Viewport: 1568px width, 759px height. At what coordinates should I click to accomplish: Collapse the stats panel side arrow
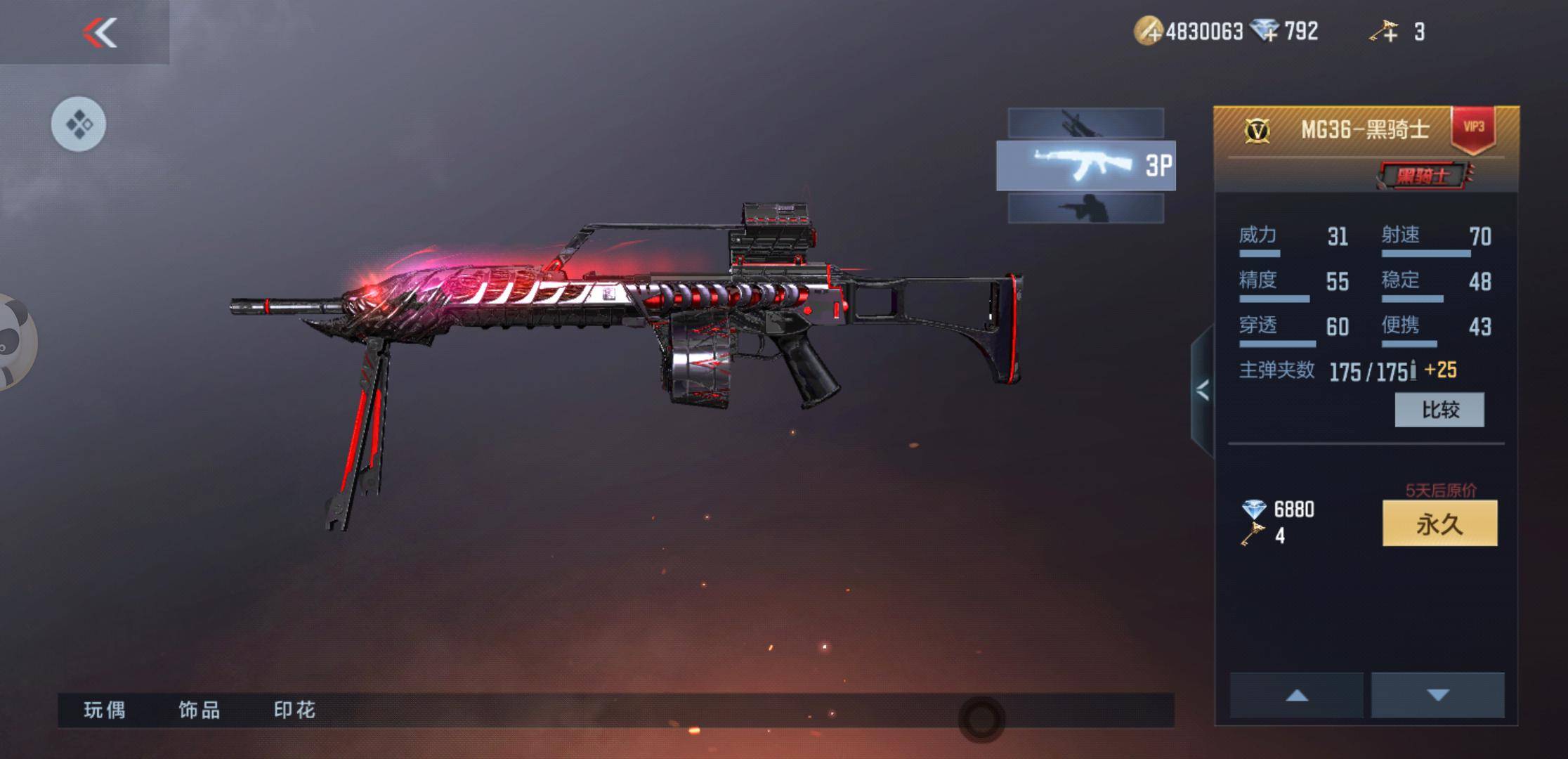[1203, 390]
